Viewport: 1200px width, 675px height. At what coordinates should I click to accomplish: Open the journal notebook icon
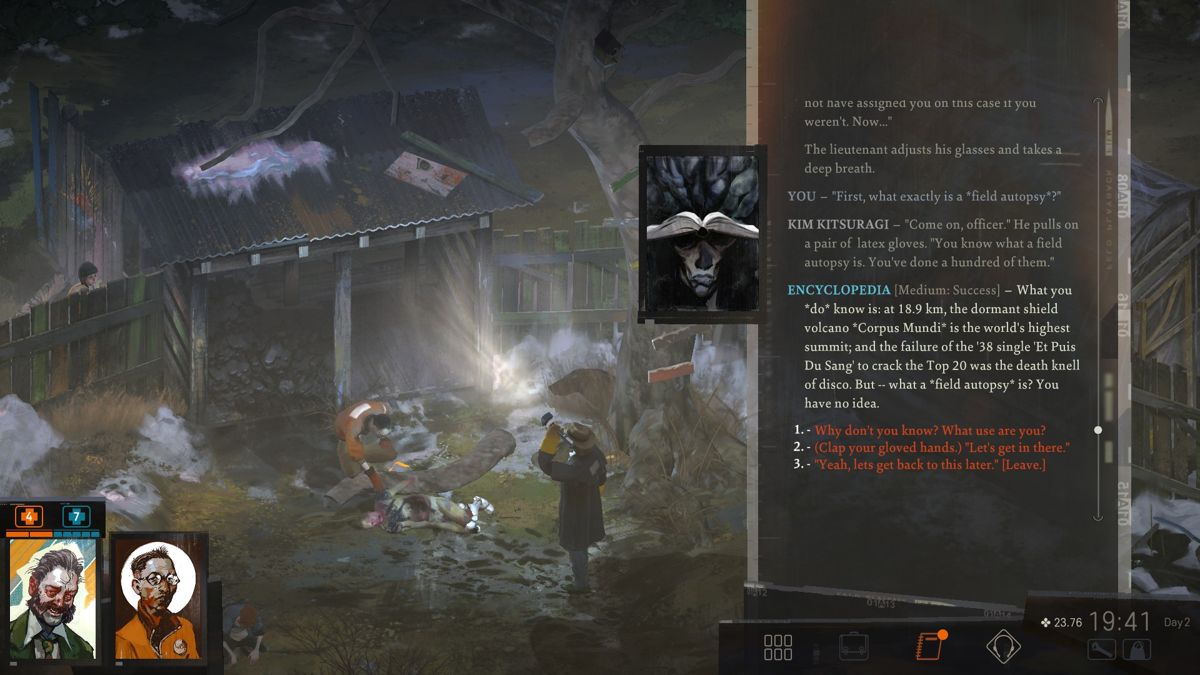point(929,647)
